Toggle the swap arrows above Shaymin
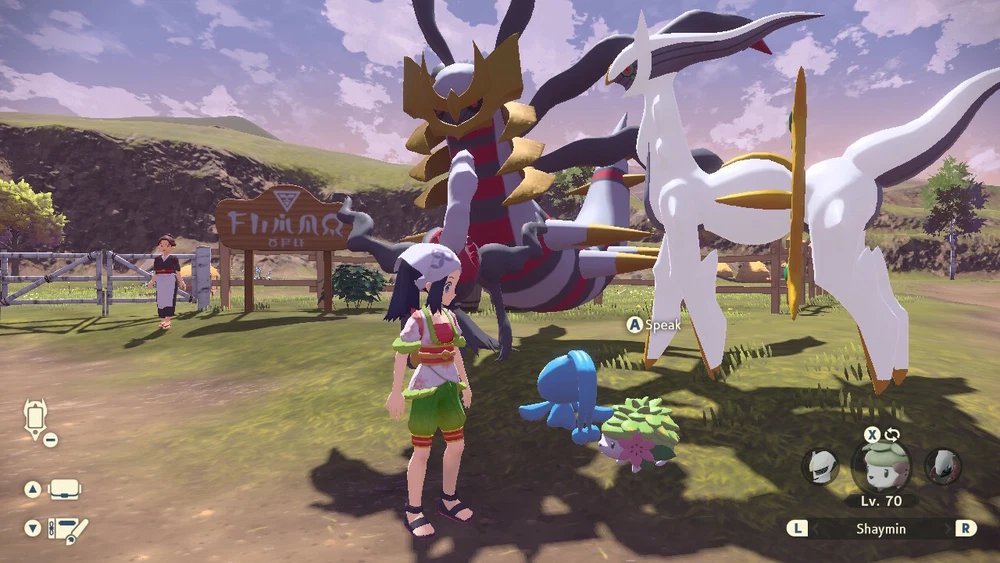 892,435
